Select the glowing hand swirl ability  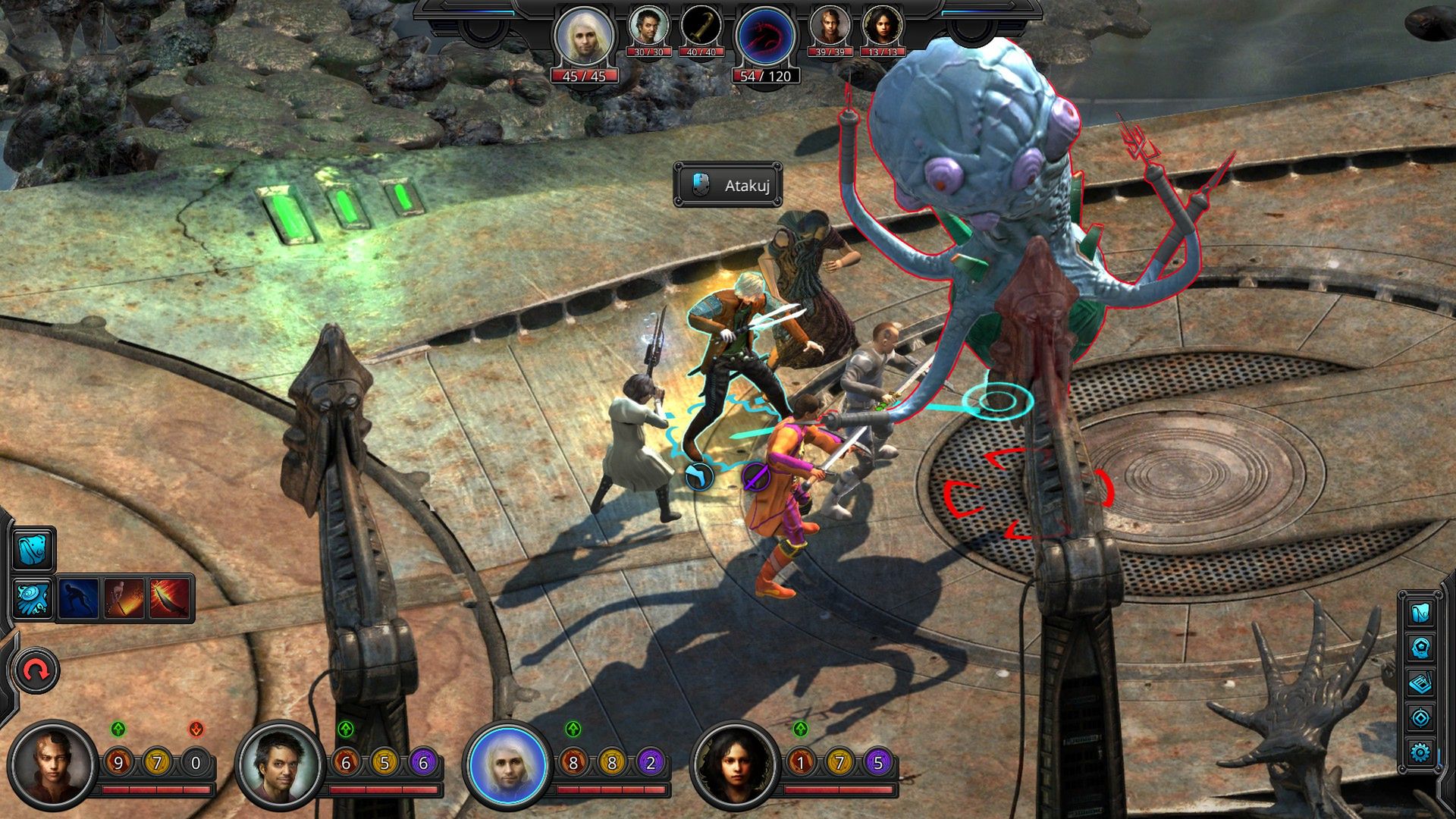point(33,598)
